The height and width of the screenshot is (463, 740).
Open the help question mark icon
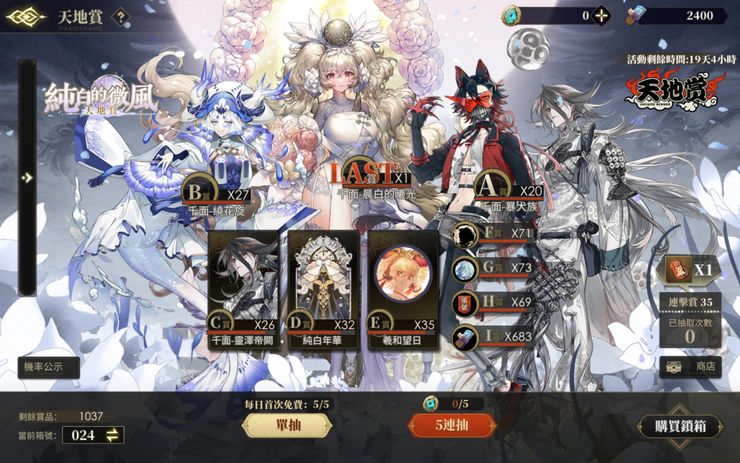point(120,16)
